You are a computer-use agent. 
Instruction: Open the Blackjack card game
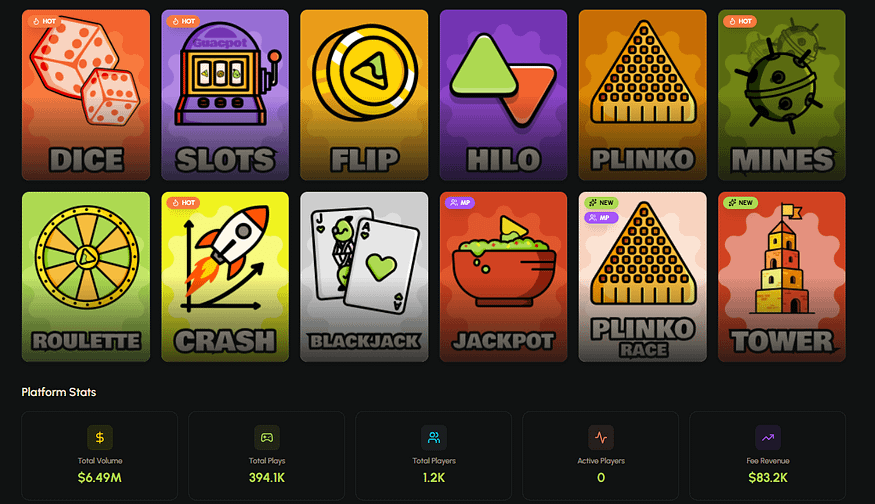pos(364,277)
